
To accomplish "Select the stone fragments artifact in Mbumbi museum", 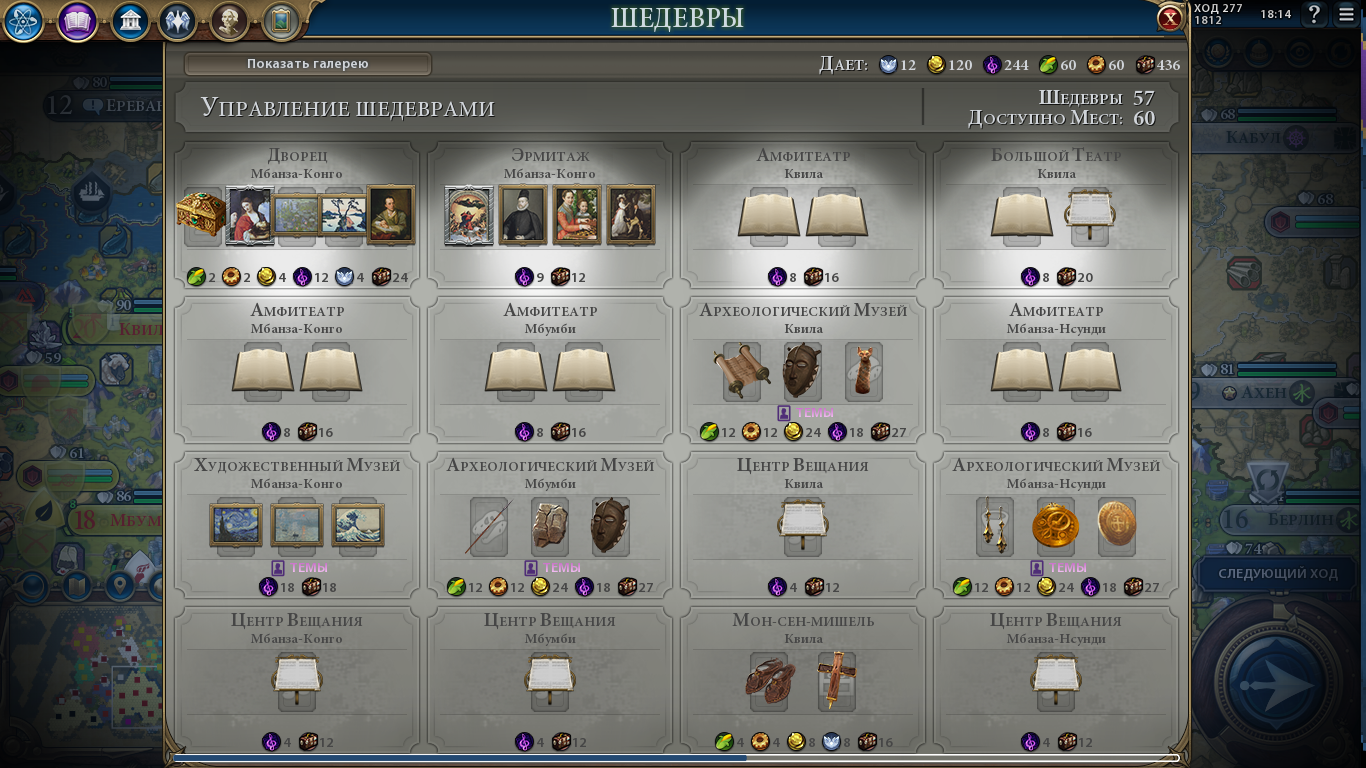I will 549,525.
